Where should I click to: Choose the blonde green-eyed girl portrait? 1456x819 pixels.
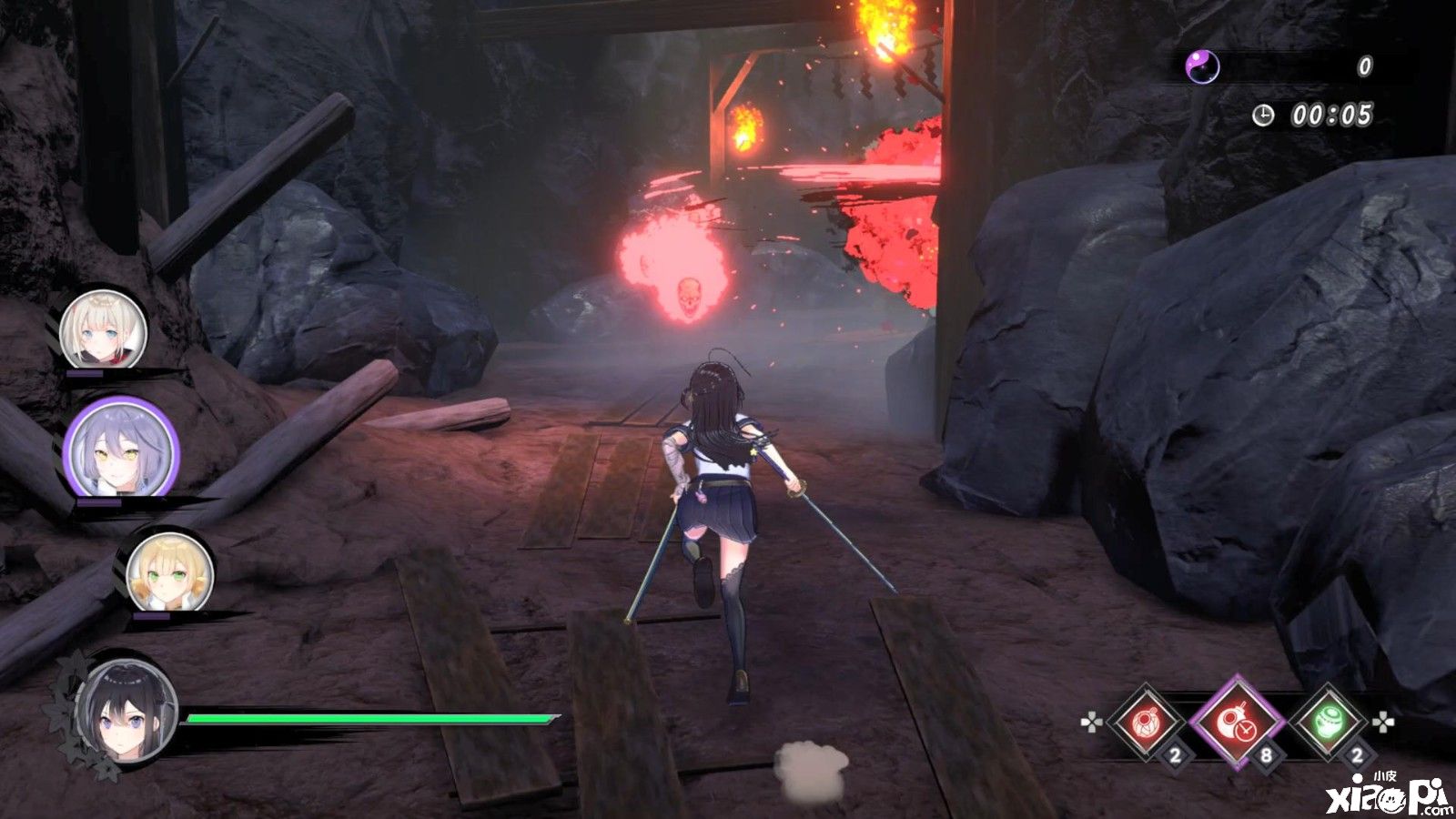(169, 571)
